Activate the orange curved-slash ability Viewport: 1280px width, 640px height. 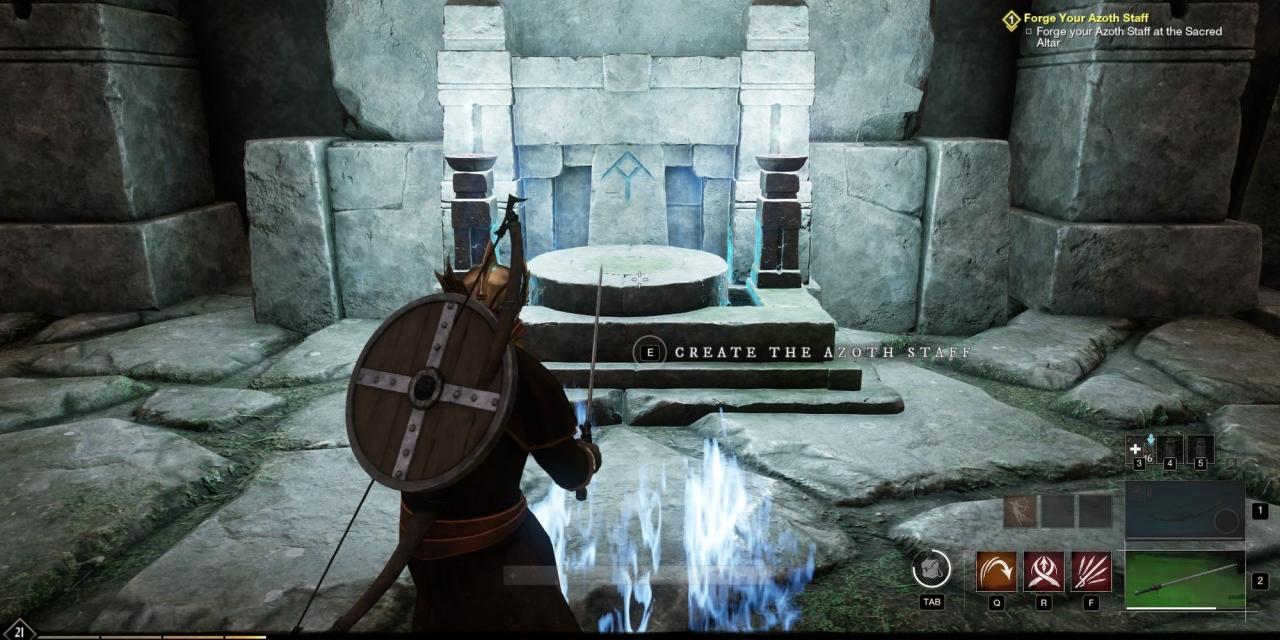tap(996, 571)
